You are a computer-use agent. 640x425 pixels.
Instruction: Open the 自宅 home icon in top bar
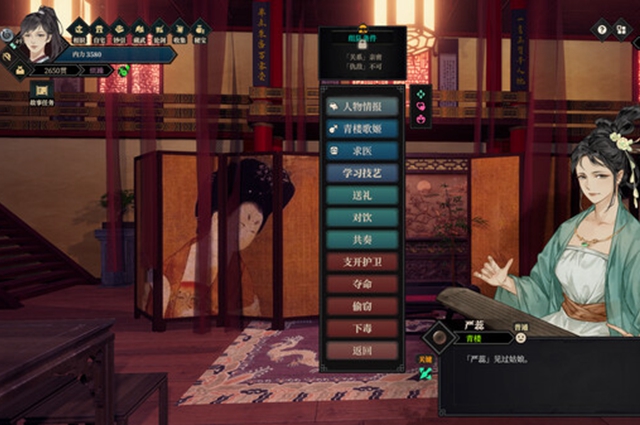pos(98,29)
